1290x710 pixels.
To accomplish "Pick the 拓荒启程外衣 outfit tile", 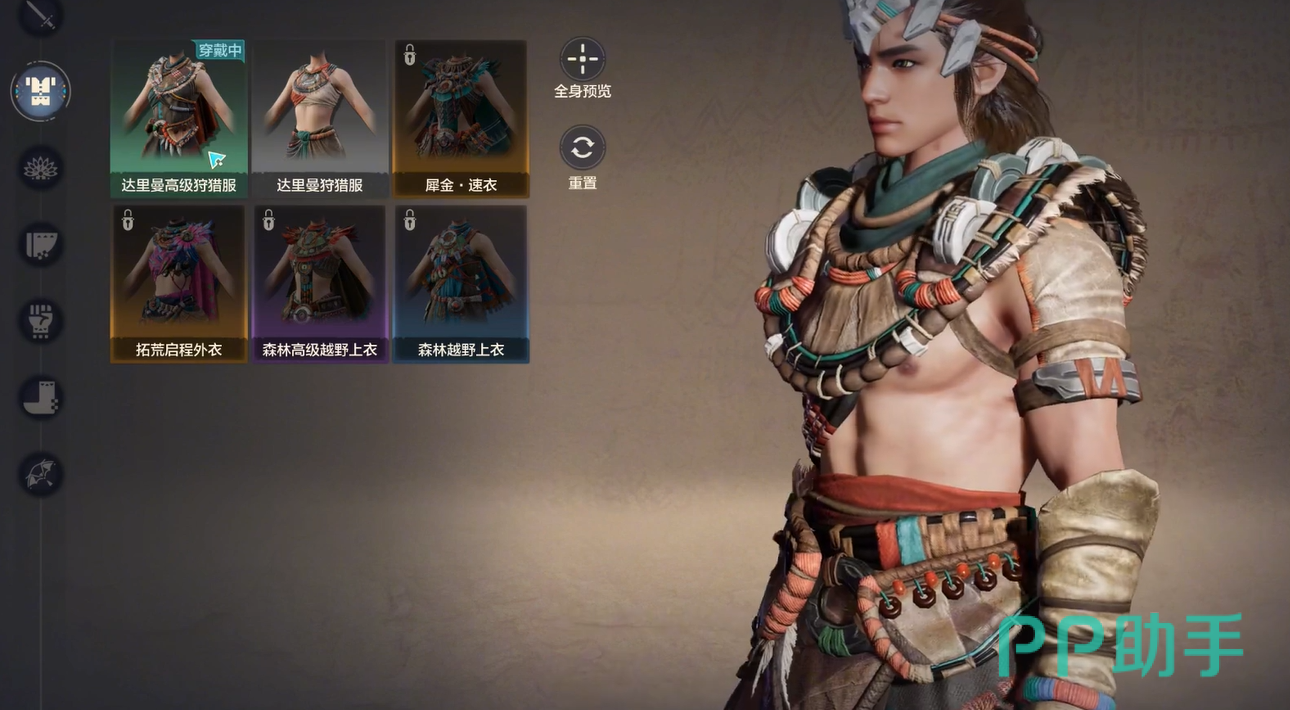I will (x=179, y=283).
